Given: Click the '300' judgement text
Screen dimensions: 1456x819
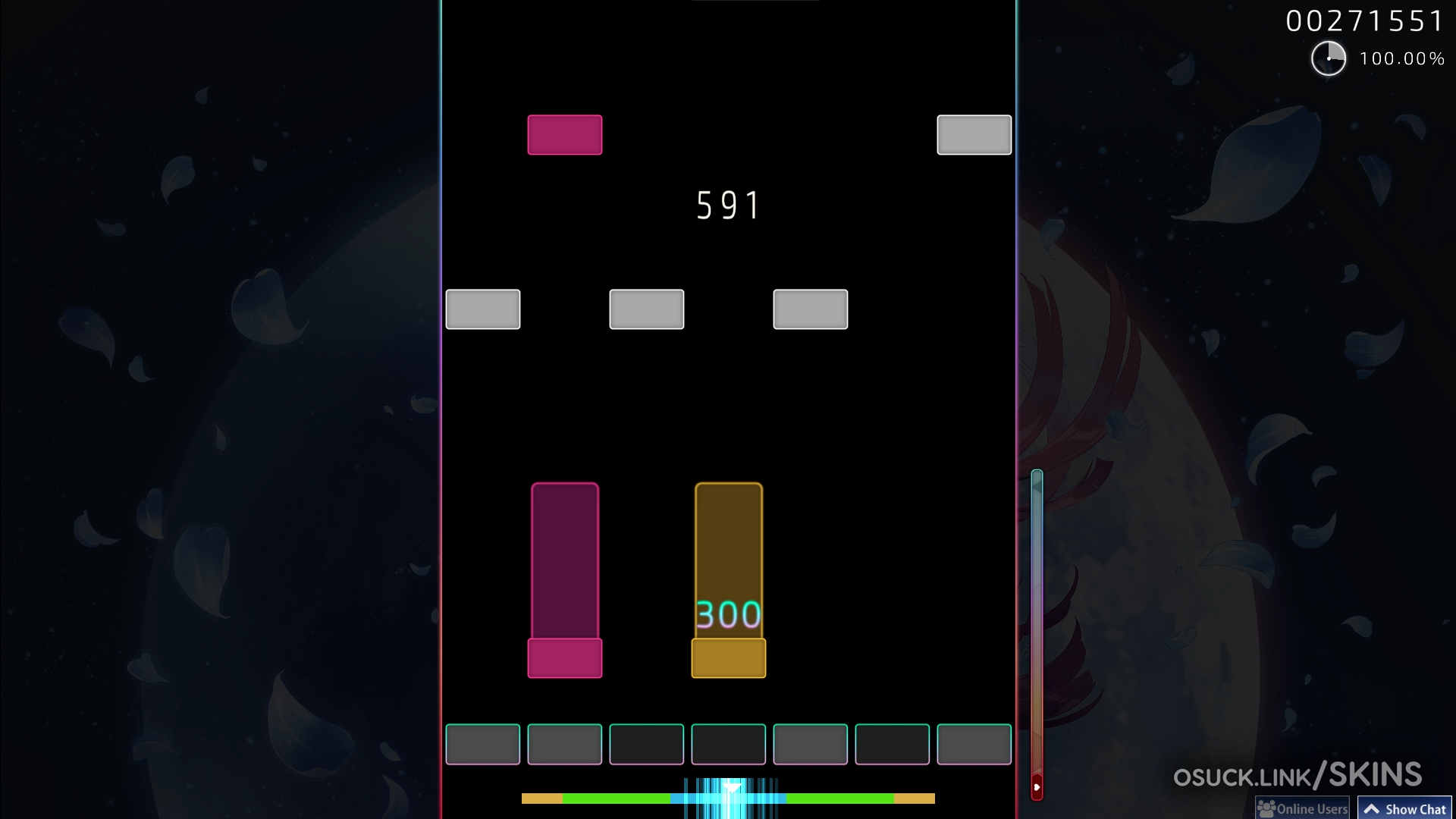Looking at the screenshot, I should 727,616.
